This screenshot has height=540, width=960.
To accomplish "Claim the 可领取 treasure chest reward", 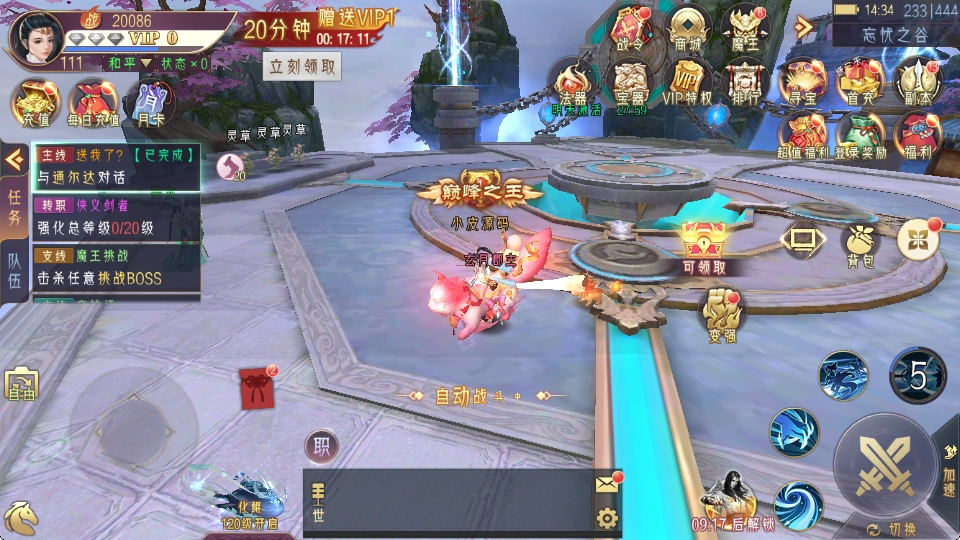I will point(704,245).
